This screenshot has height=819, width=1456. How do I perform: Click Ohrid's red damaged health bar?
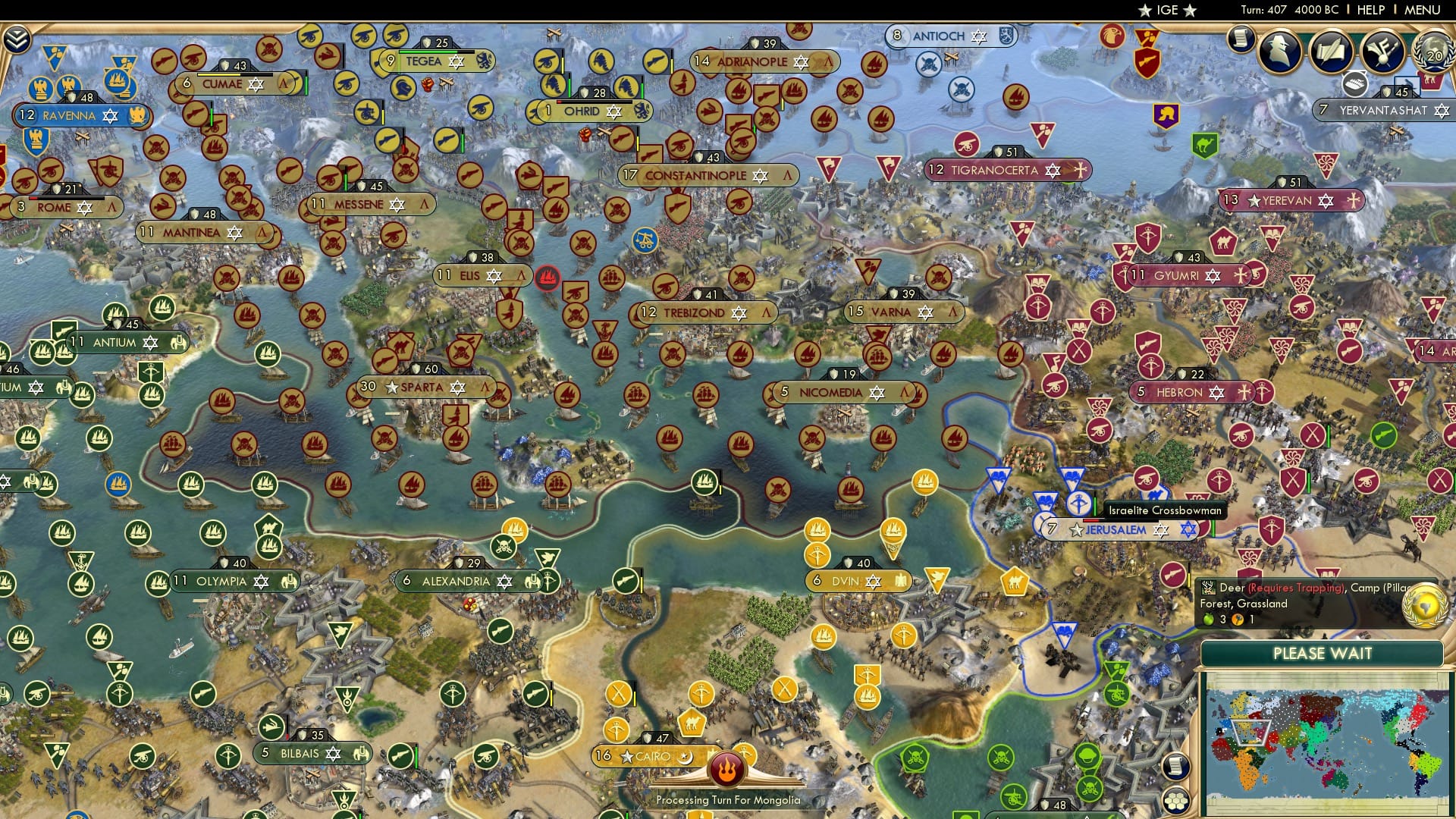tap(560, 102)
